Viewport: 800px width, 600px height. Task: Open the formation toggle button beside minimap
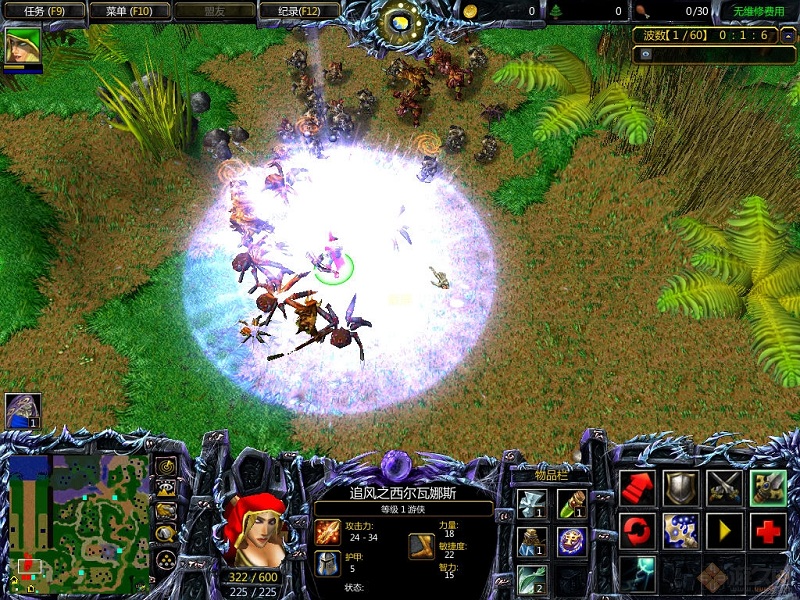point(166,558)
